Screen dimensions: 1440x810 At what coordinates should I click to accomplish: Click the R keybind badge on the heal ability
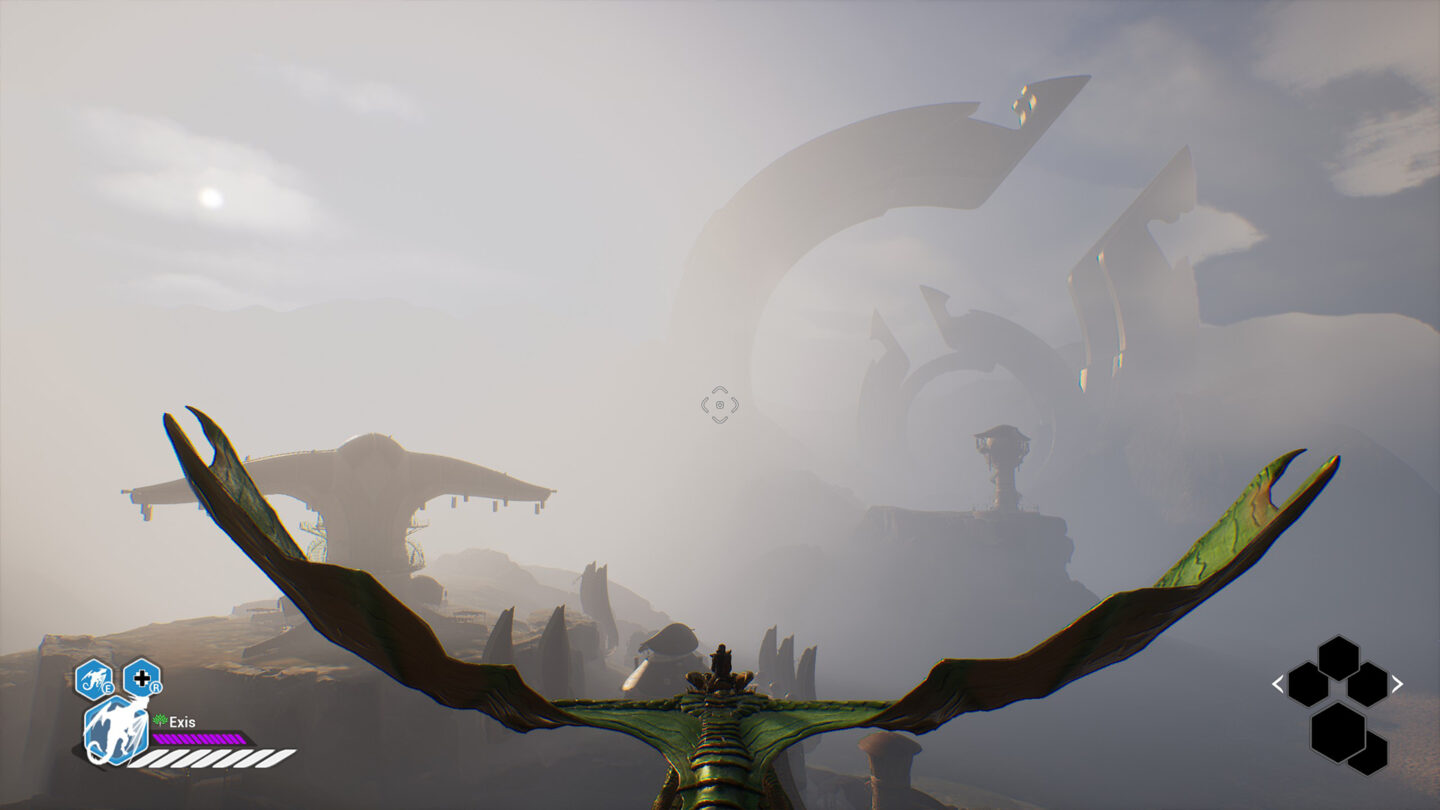(x=157, y=687)
